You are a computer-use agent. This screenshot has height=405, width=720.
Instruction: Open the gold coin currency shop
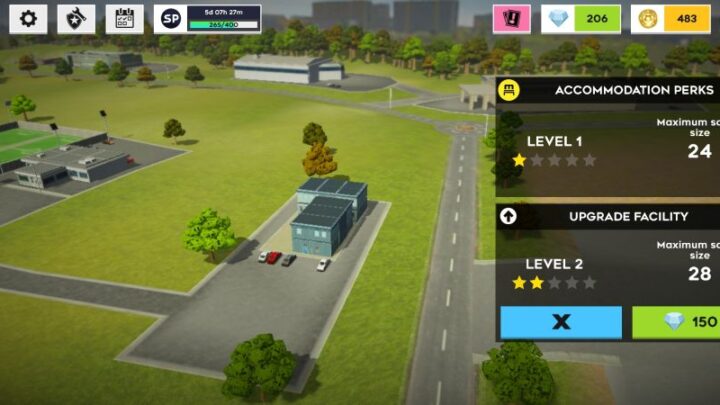(673, 18)
